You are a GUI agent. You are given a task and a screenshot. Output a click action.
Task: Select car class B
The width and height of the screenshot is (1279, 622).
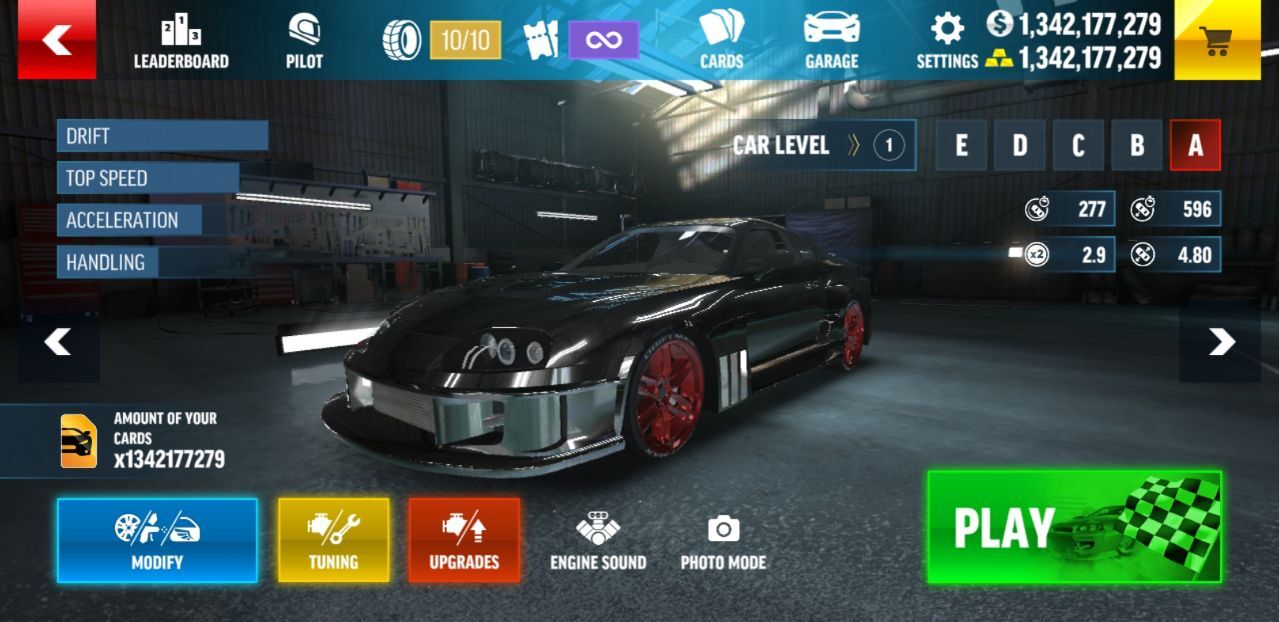click(1137, 146)
